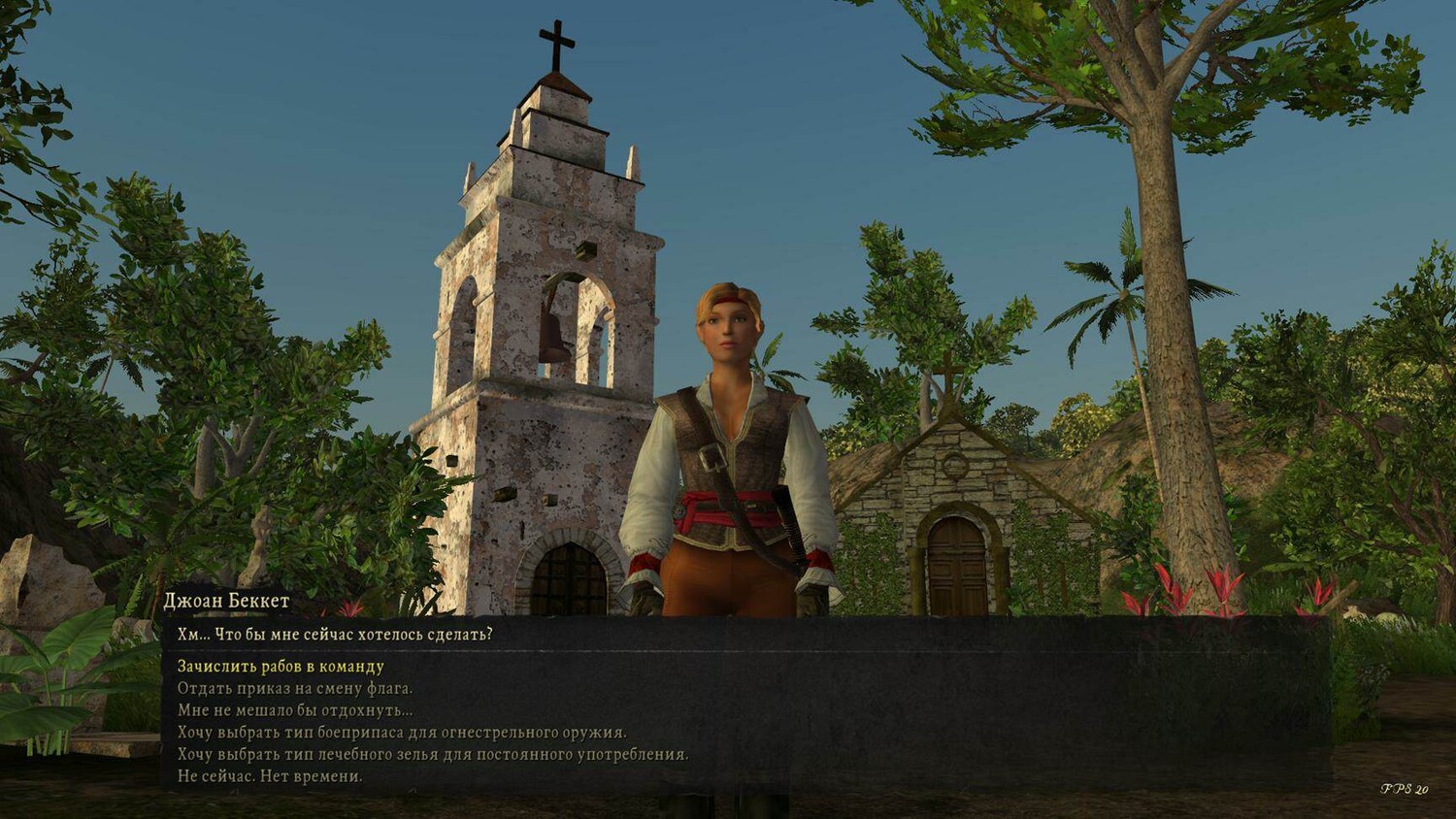Viewport: 1456px width, 819px height.
Task: Select "Отдать приказ на смену флага" reply
Action: pyautogui.click(x=295, y=689)
